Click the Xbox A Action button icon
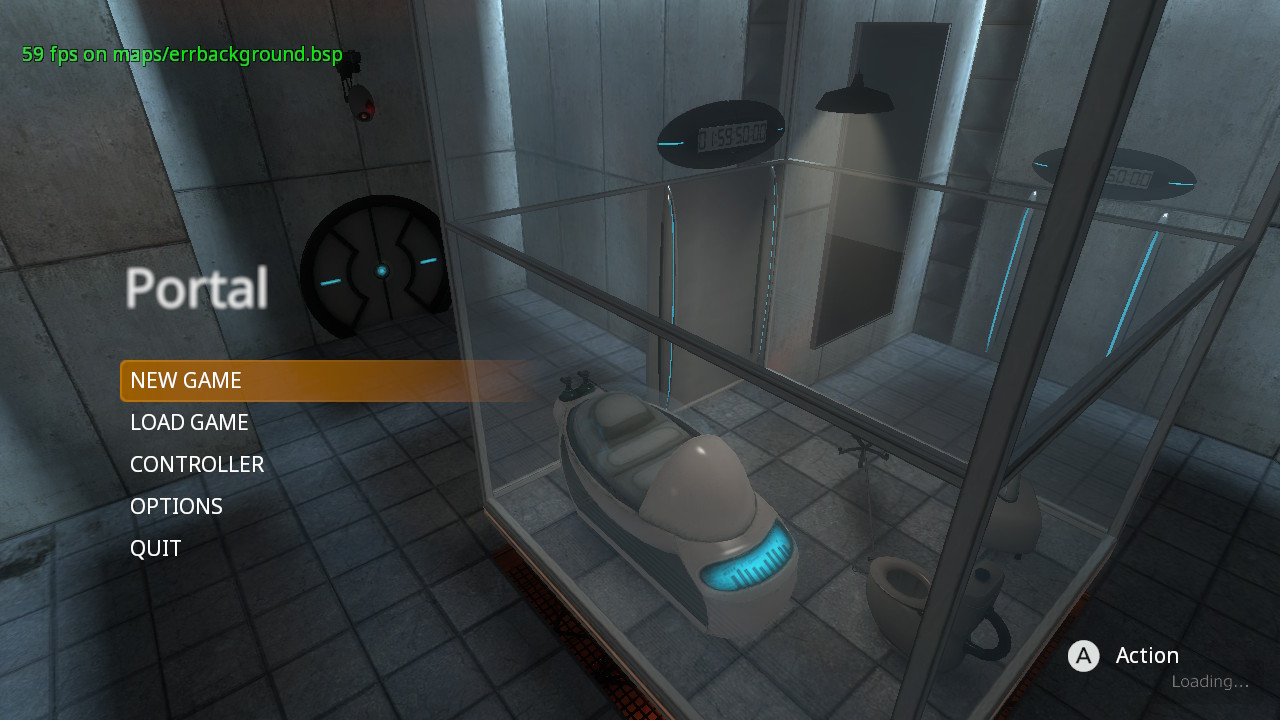The width and height of the screenshot is (1280, 720). coord(1083,656)
